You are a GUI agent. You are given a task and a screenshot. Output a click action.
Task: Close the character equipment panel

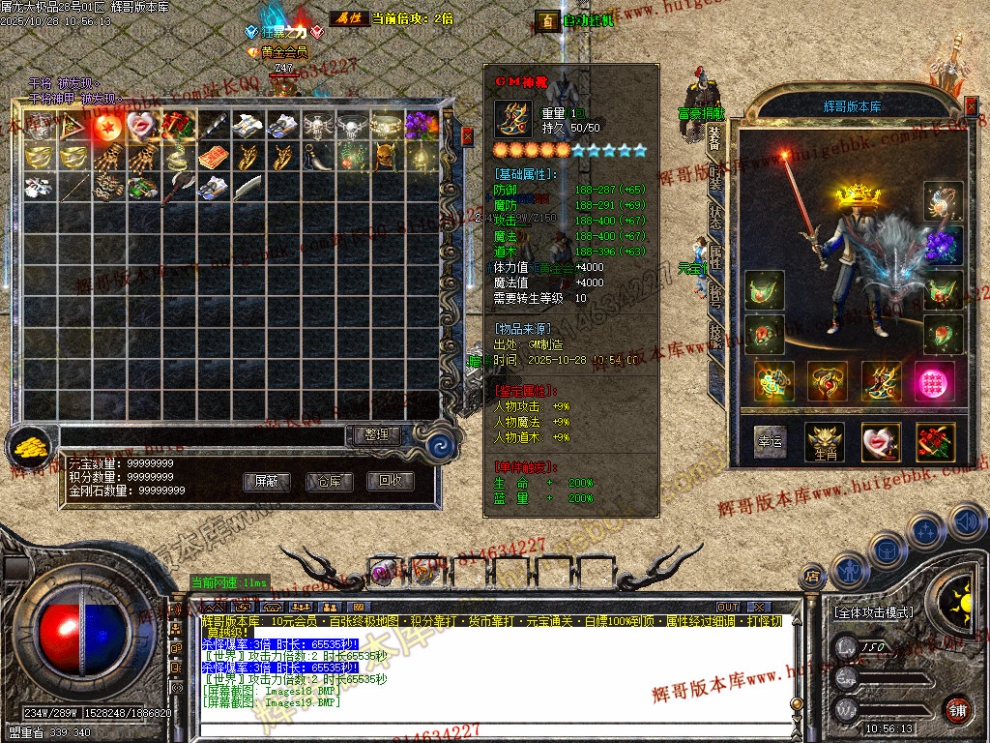[x=970, y=102]
